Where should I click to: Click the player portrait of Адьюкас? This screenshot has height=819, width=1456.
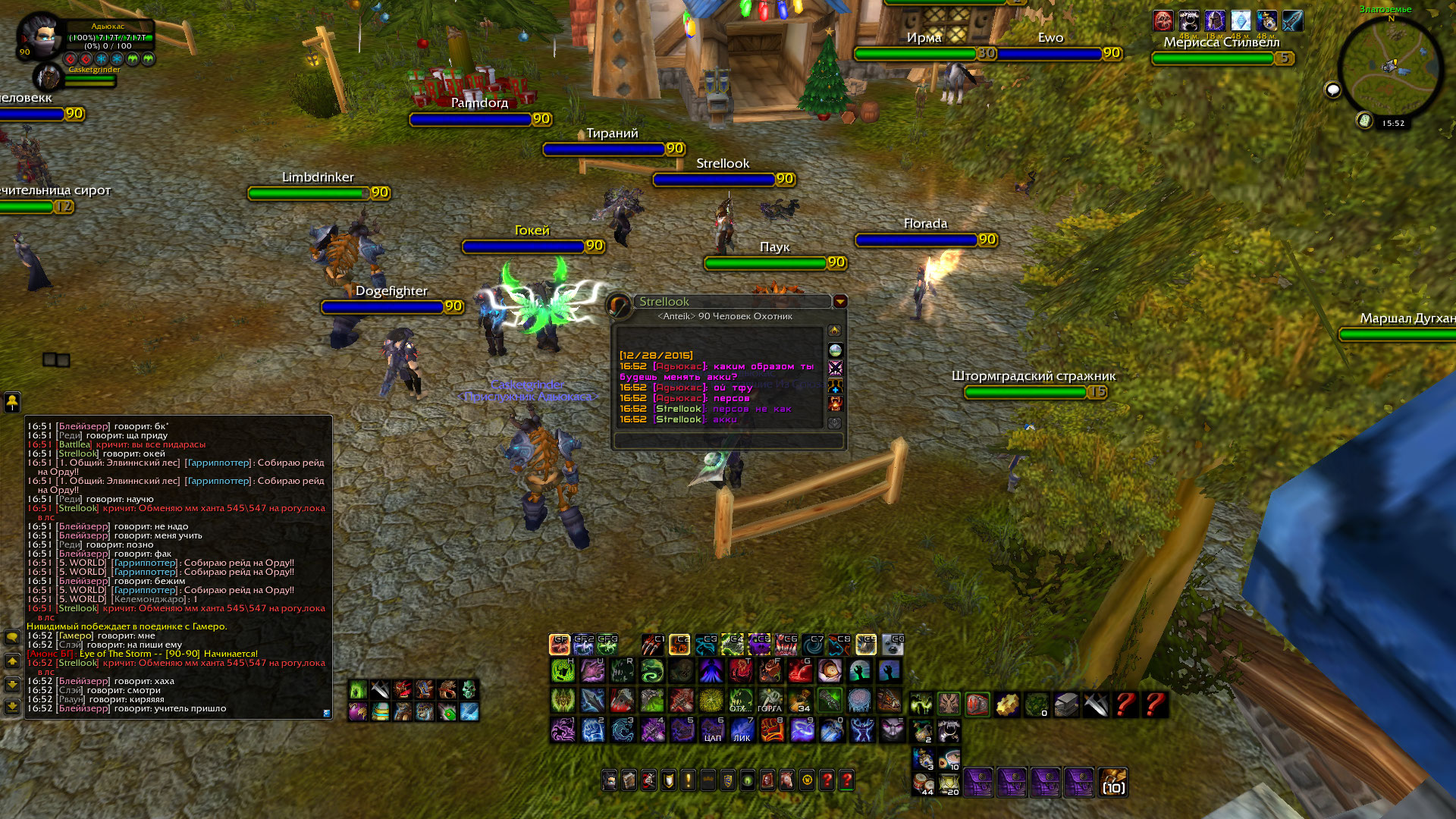(39, 35)
